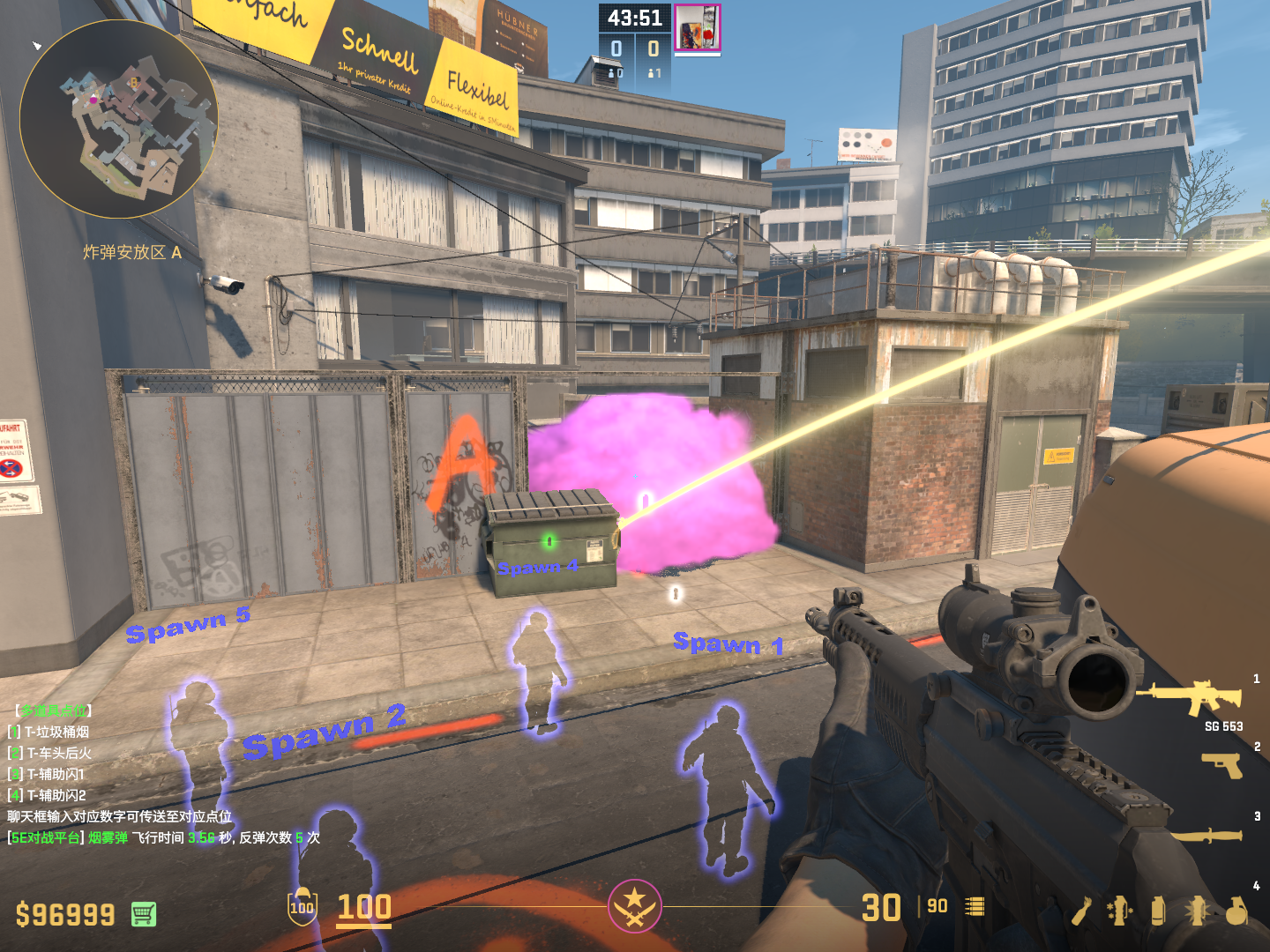Viewport: 1270px width, 952px height.
Task: Select the flashbang grenade icon
Action: point(1197,911)
